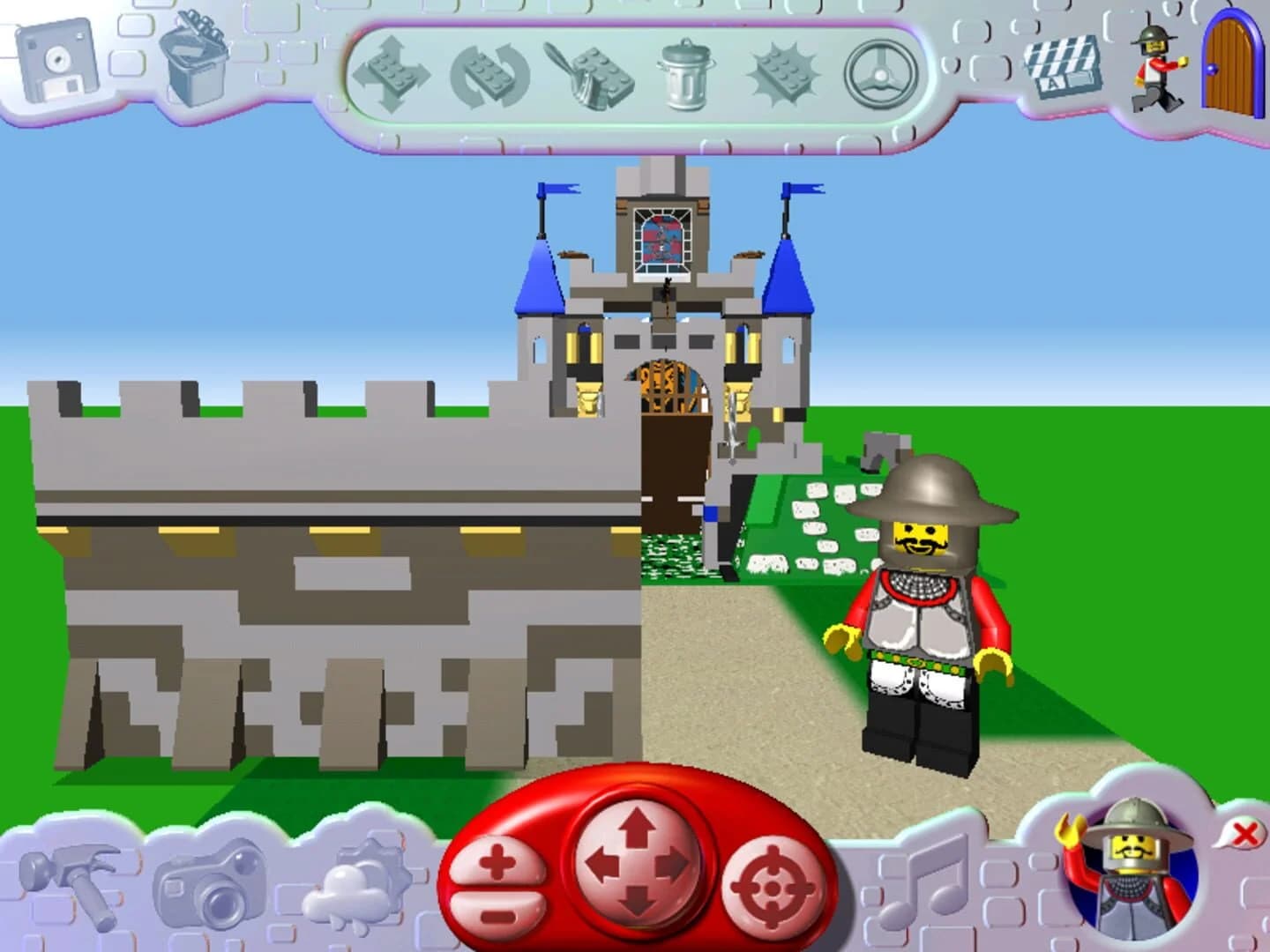Activate the explode brick tool
The width and height of the screenshot is (1270, 952).
785,75
